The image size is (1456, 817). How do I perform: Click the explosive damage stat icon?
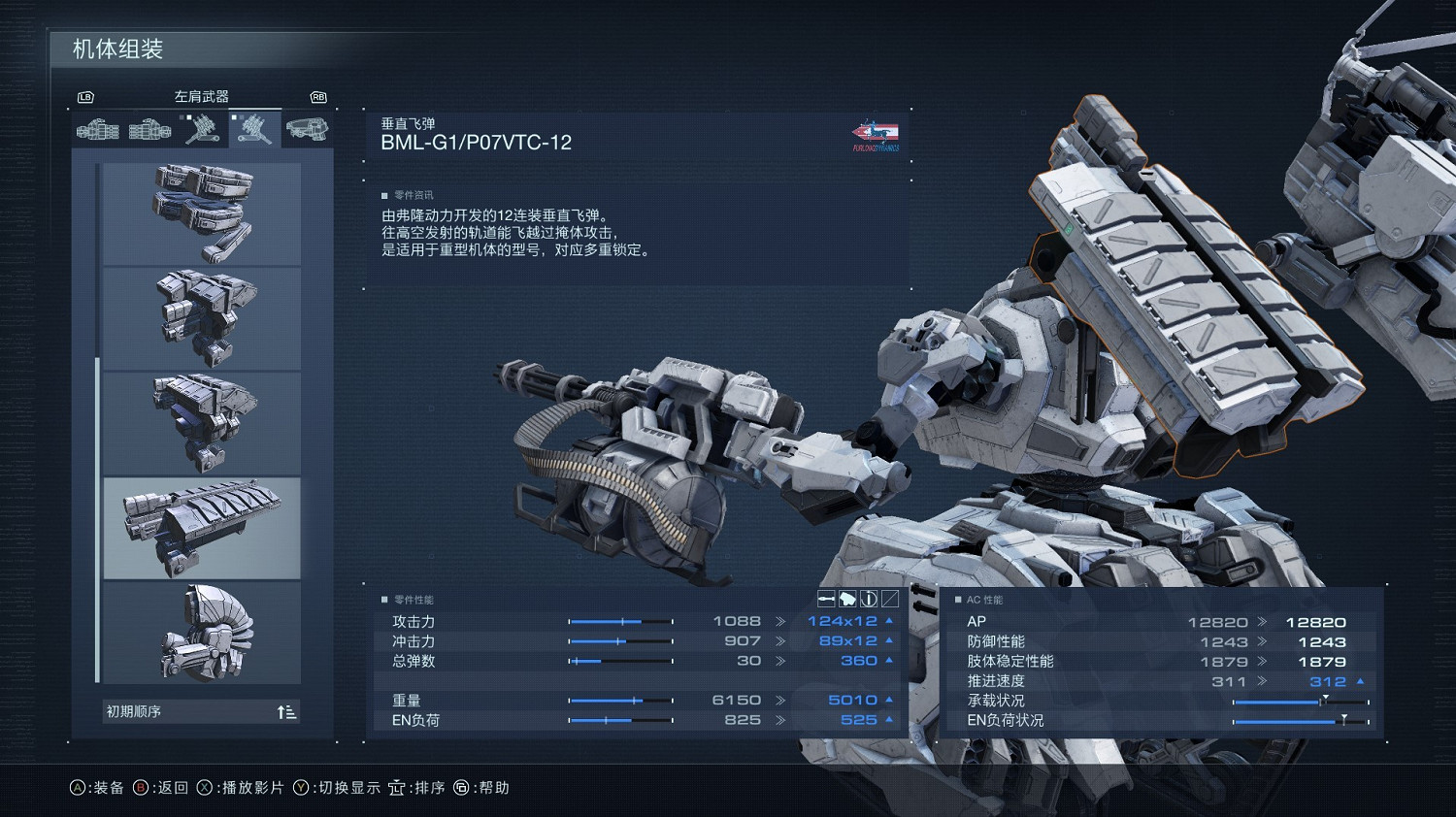(x=846, y=599)
